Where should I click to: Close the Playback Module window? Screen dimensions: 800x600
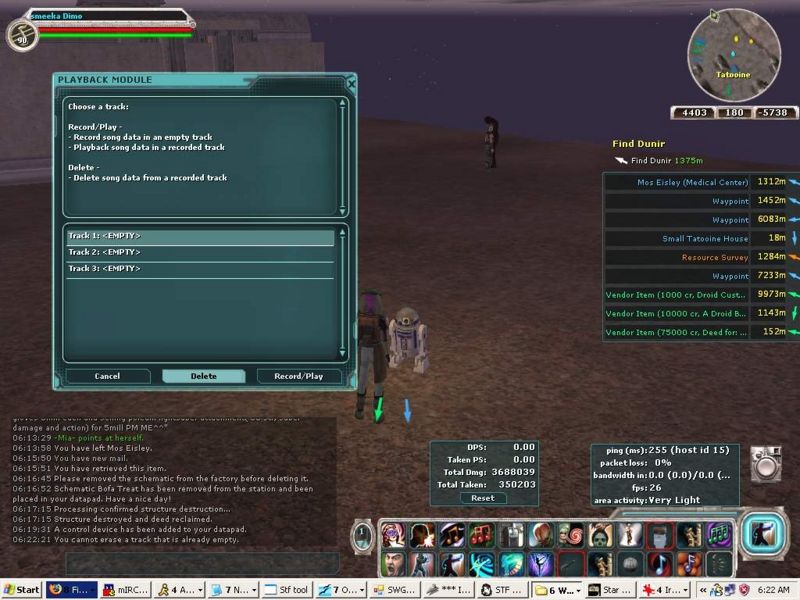(x=351, y=84)
